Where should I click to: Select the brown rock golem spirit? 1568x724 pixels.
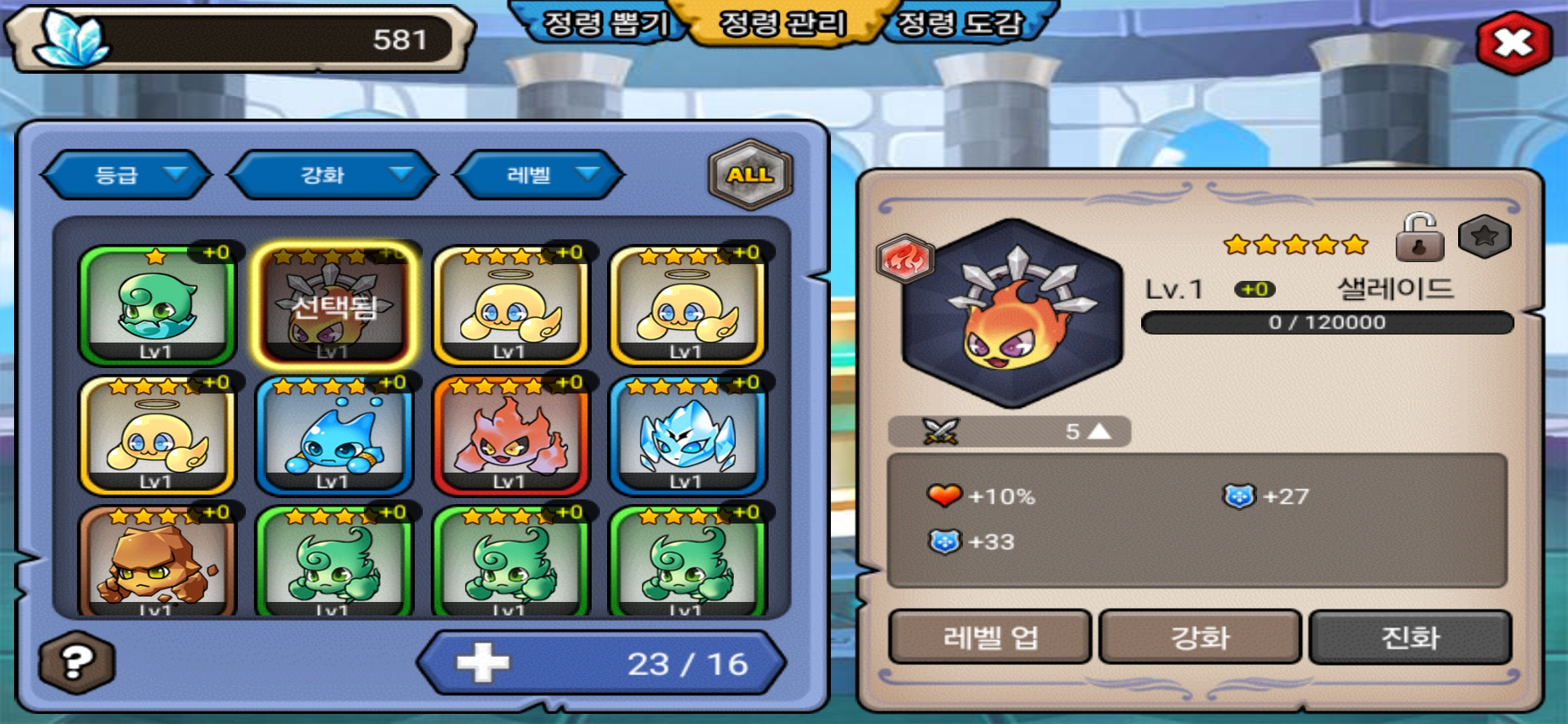157,562
